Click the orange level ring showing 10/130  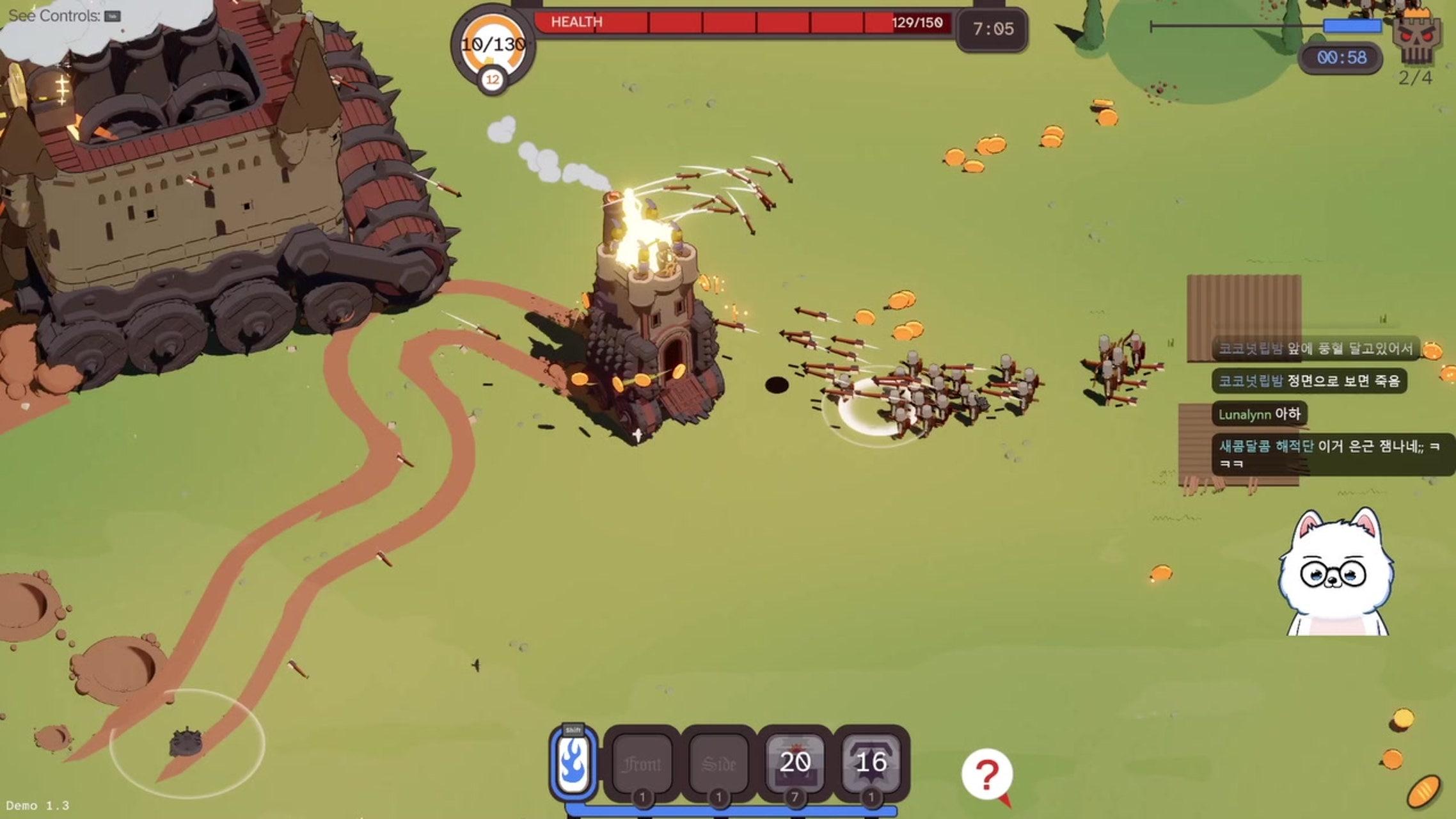pyautogui.click(x=493, y=45)
